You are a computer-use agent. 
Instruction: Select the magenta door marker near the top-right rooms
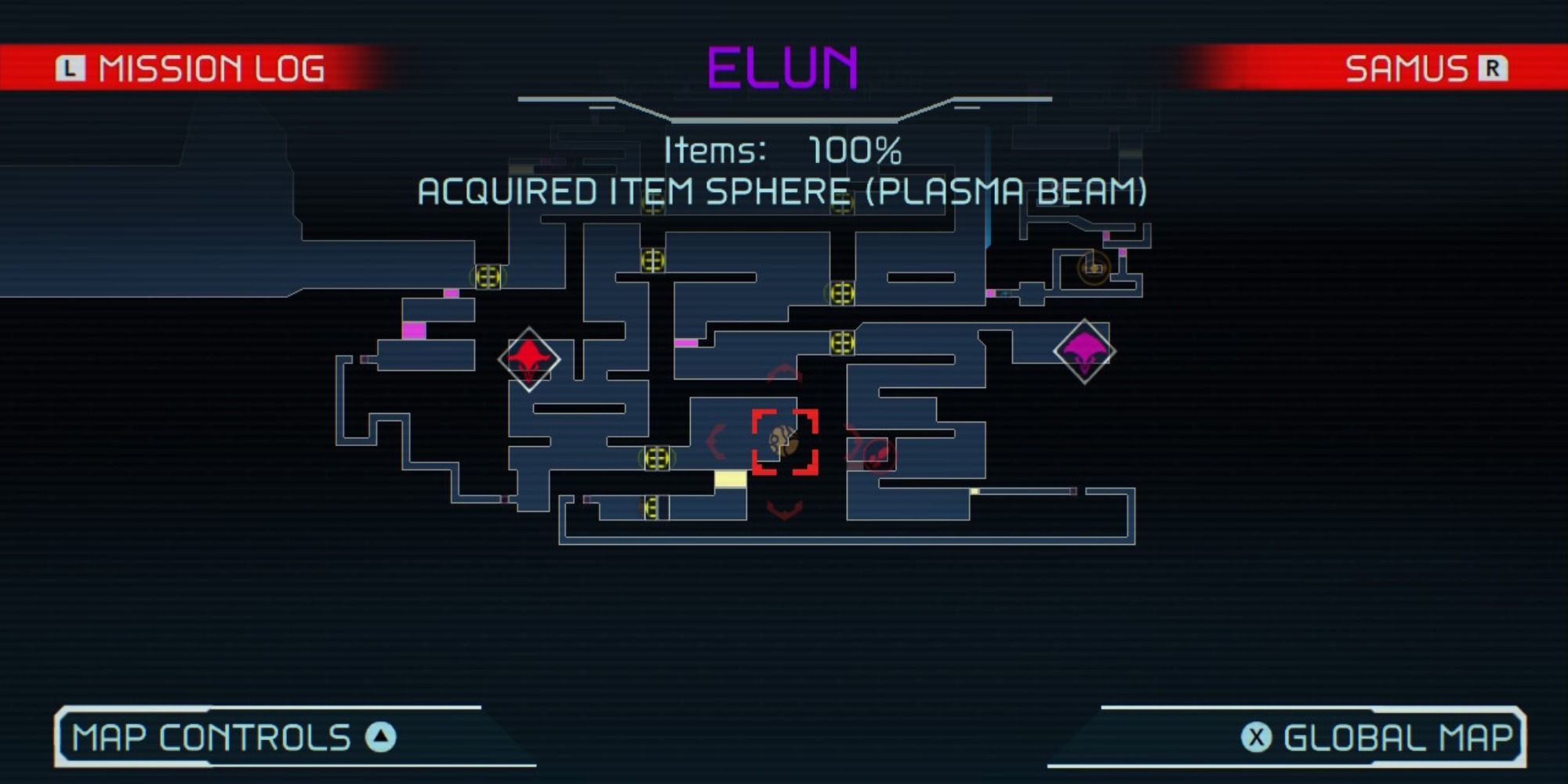click(x=1106, y=236)
